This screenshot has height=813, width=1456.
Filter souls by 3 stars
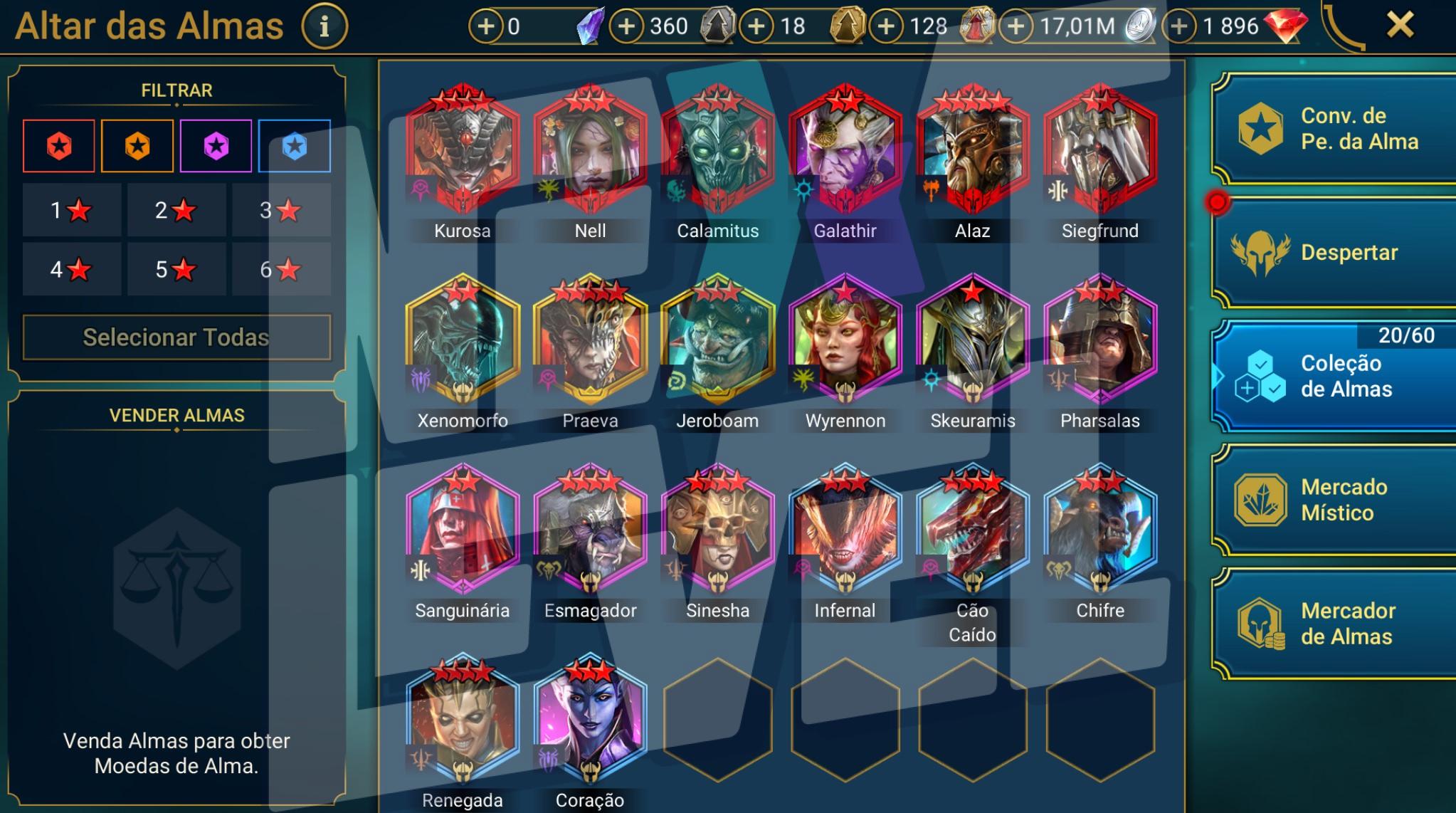point(280,210)
